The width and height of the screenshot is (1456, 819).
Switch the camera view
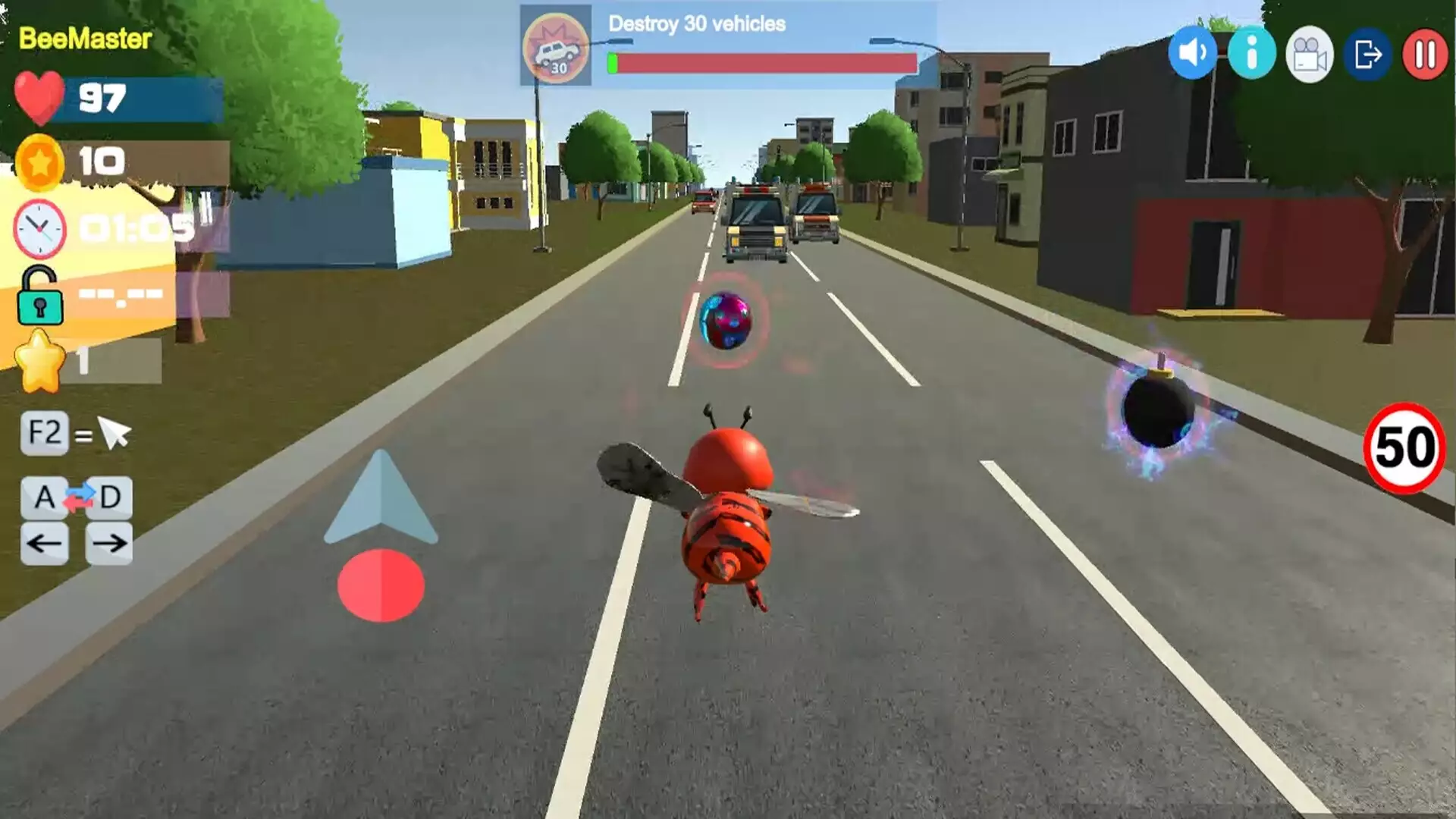(x=1310, y=54)
